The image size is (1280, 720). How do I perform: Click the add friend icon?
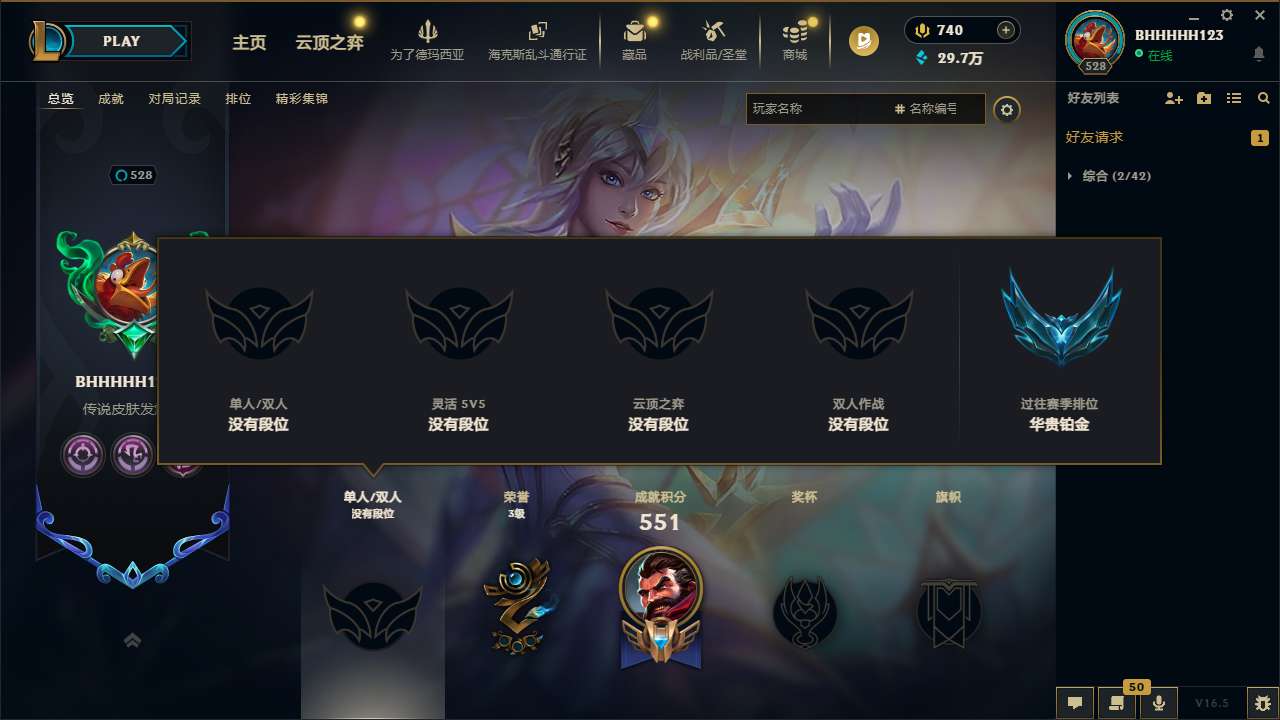(x=1172, y=98)
